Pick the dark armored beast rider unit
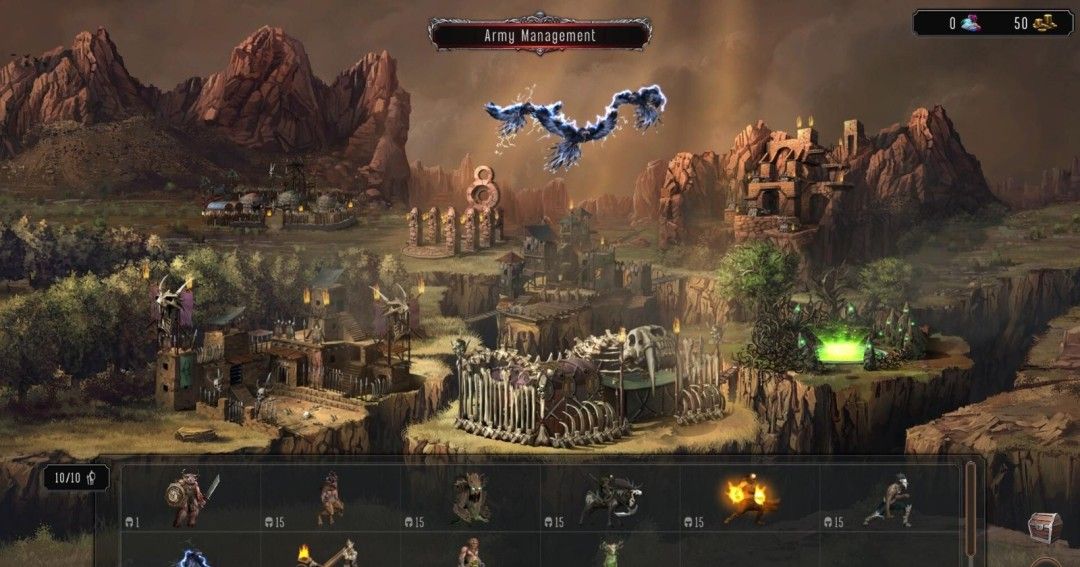Image resolution: width=1080 pixels, height=567 pixels. click(x=609, y=499)
